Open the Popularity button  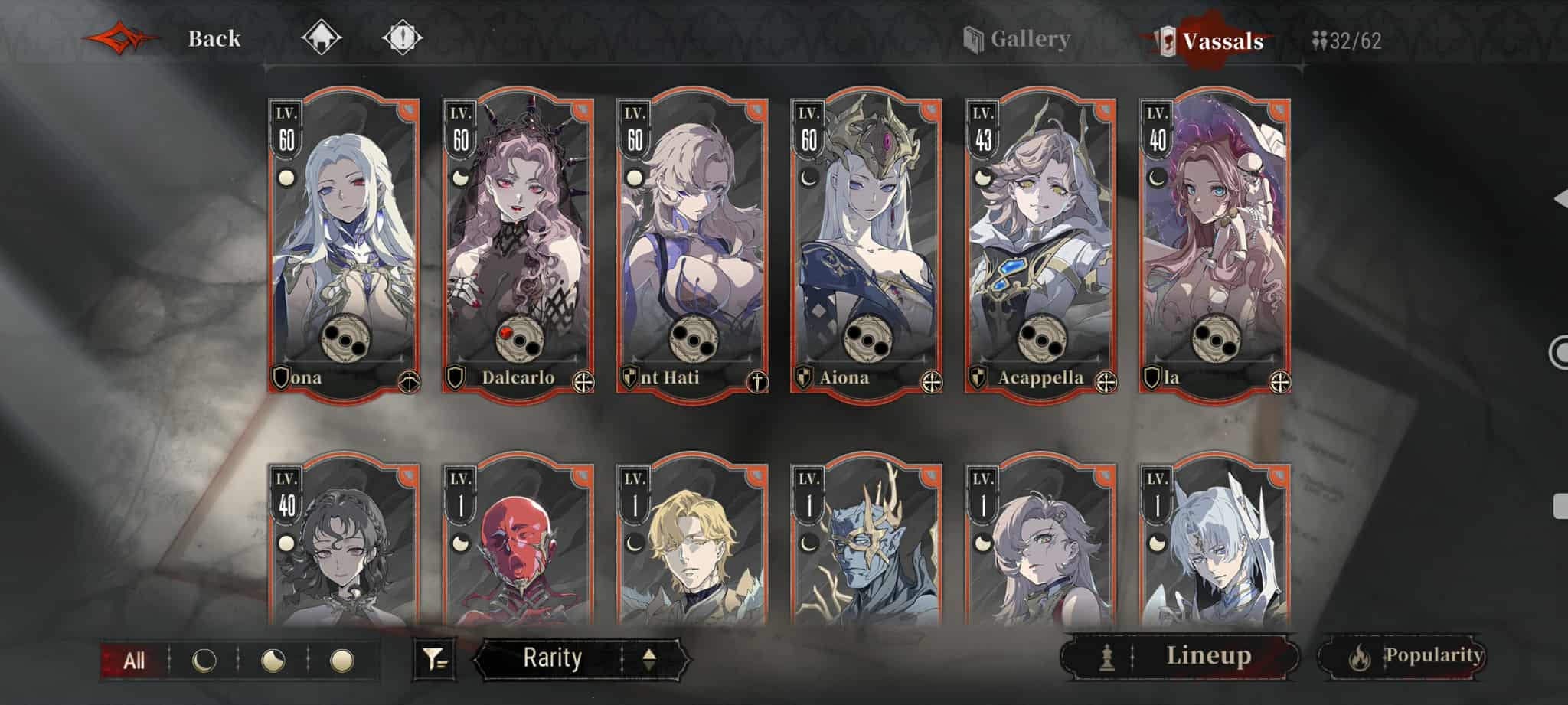point(1401,656)
